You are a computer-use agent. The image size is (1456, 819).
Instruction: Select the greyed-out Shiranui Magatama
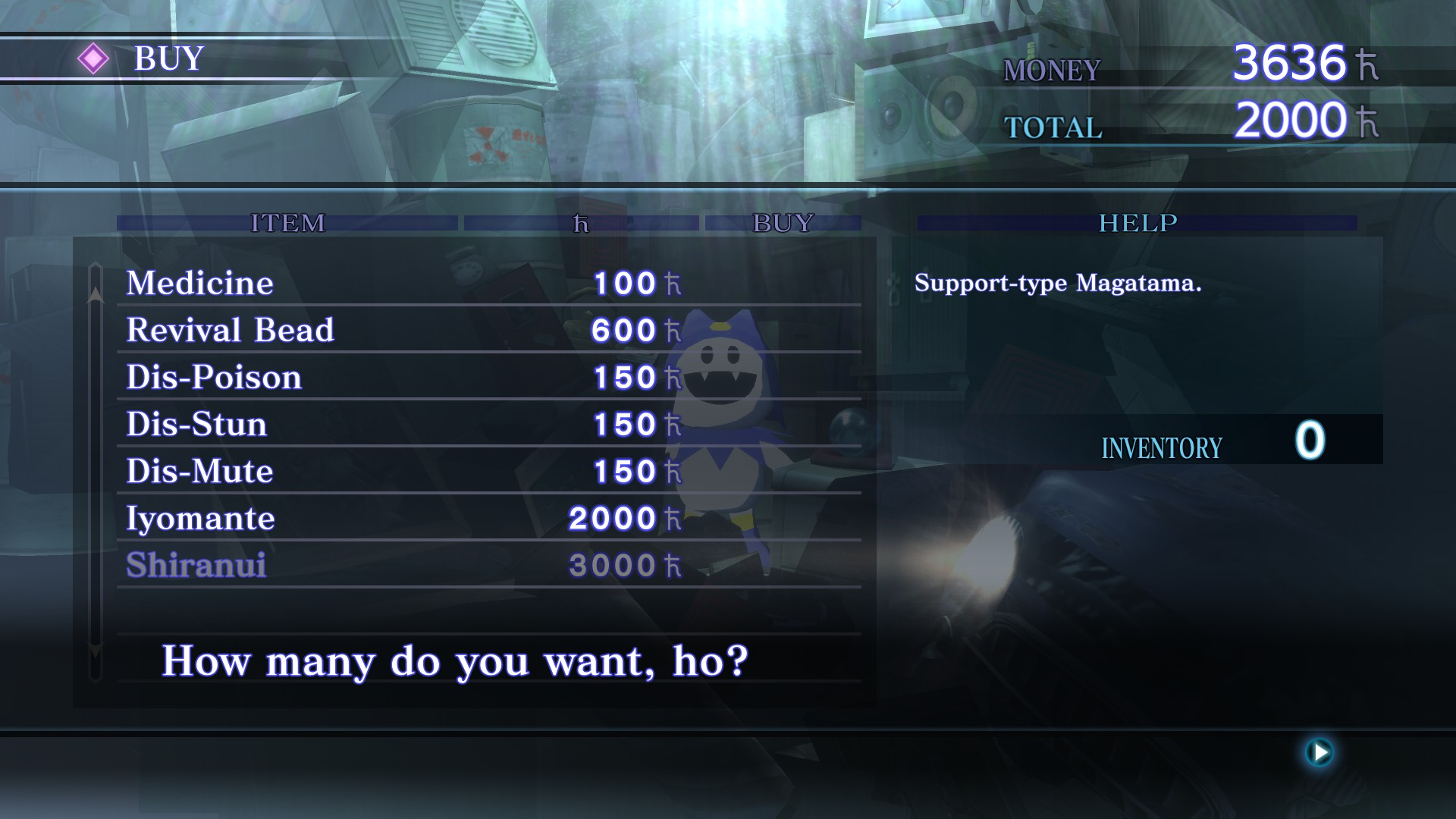[x=196, y=566]
